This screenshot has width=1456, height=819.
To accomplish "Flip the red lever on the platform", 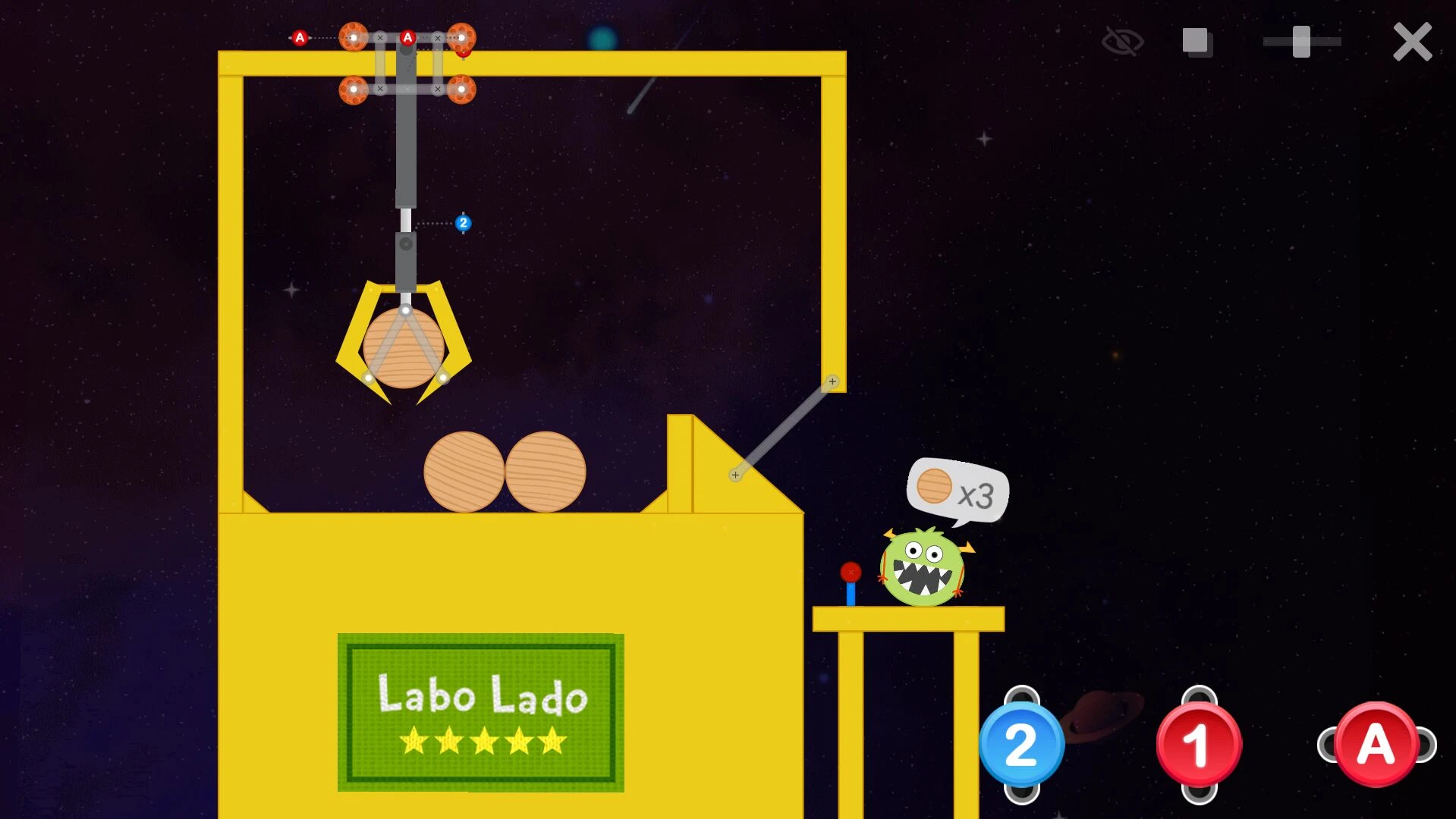I will [x=849, y=570].
